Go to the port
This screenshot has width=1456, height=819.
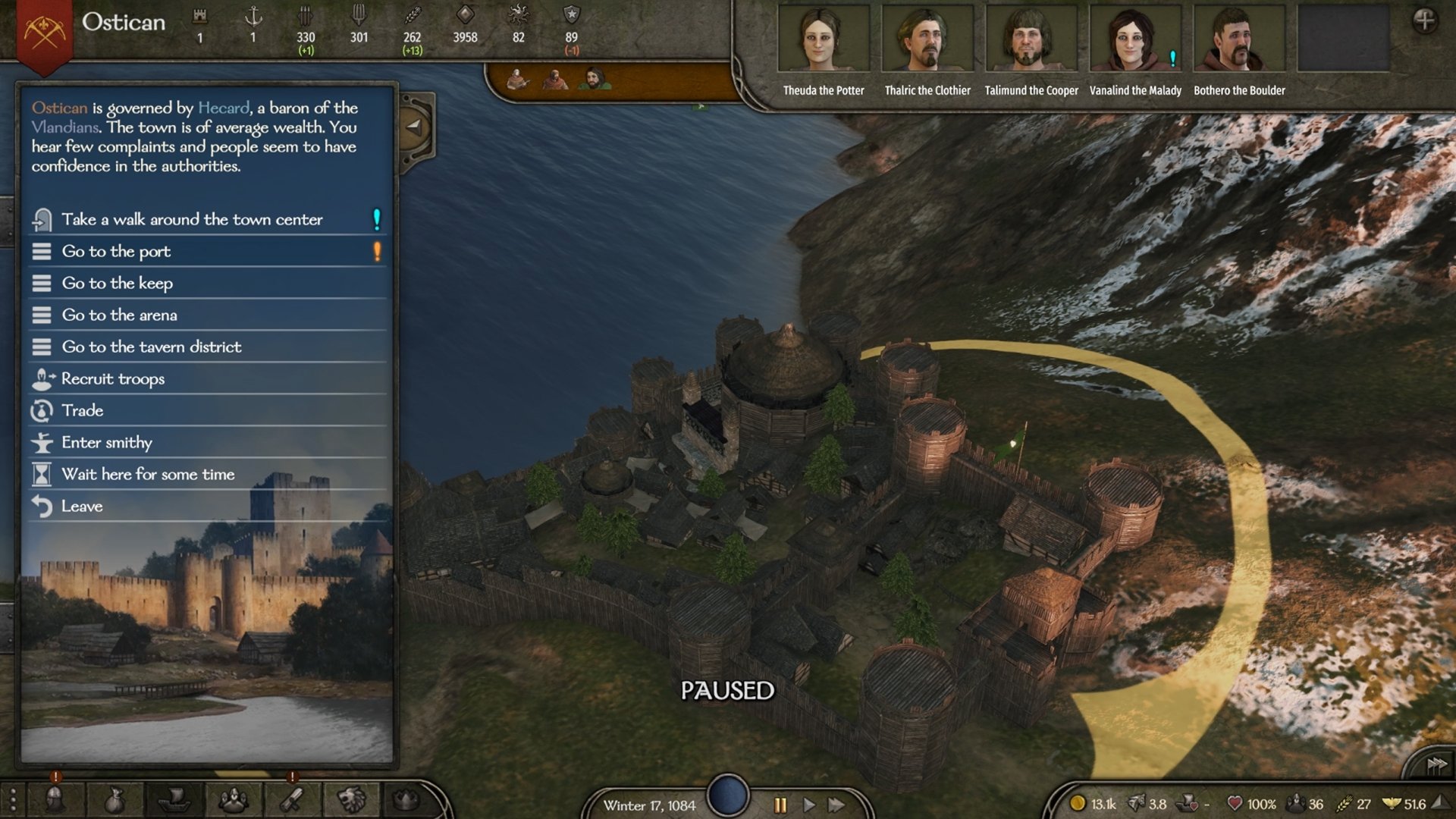click(x=116, y=252)
